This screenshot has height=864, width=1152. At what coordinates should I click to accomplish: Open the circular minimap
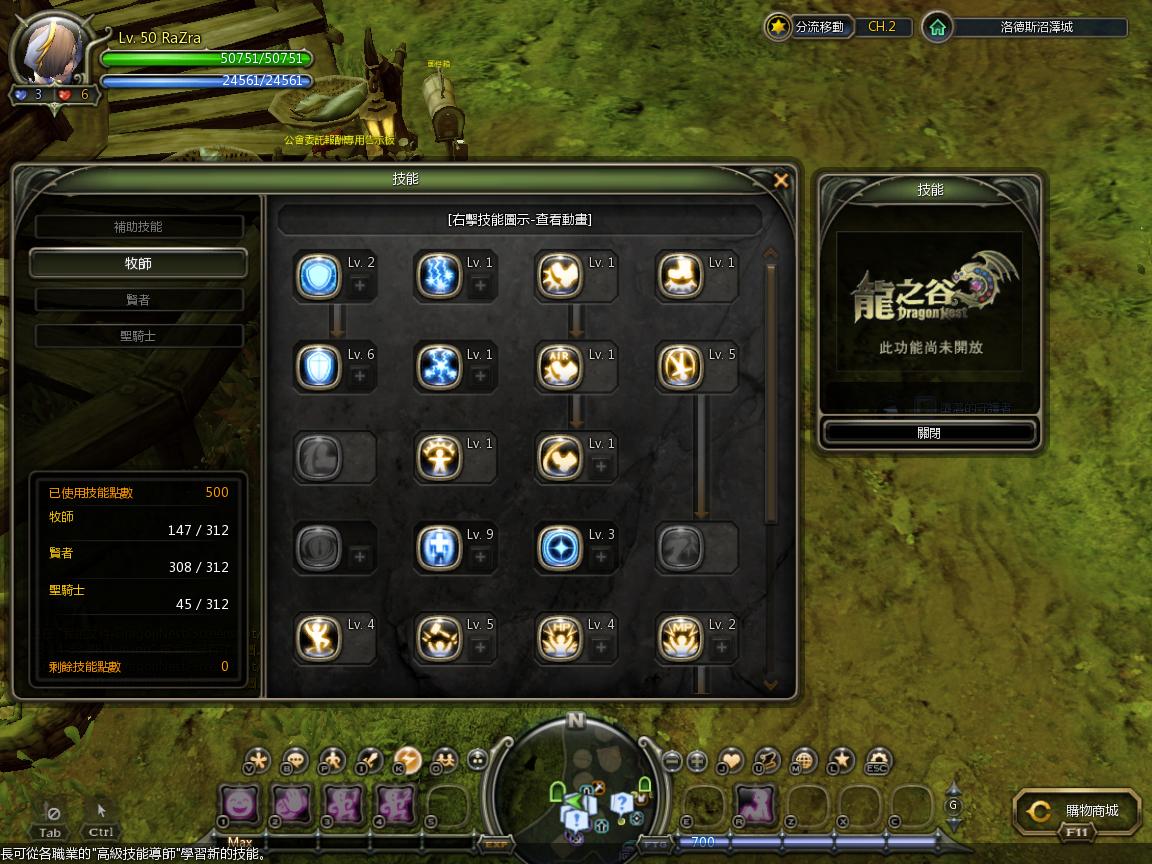574,782
